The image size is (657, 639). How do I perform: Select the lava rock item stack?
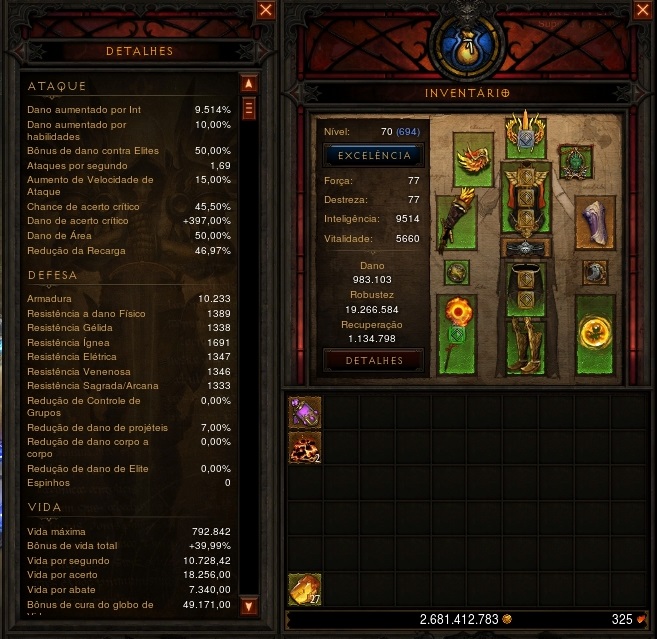305,448
